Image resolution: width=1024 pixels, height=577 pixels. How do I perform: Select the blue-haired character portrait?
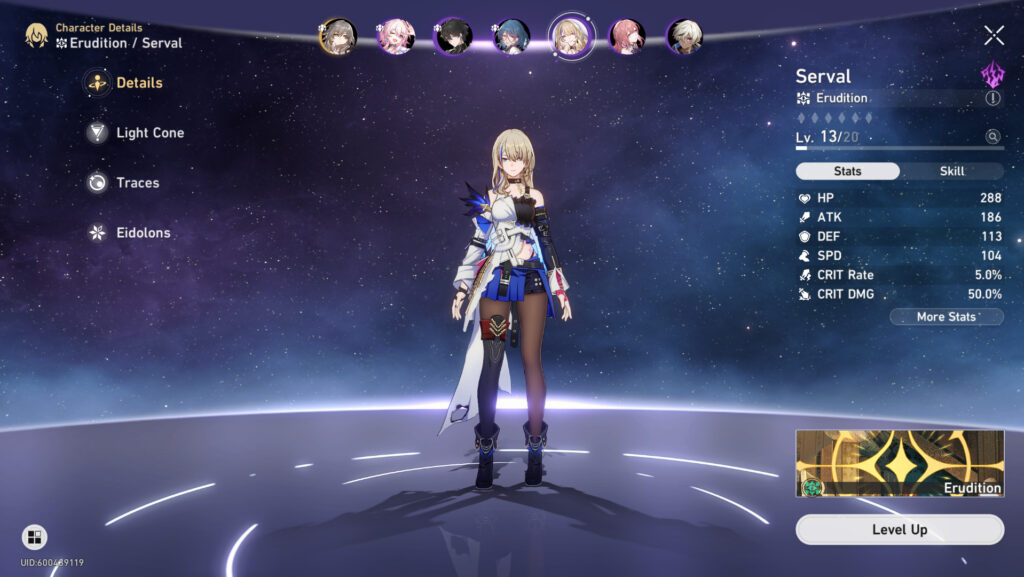click(511, 36)
